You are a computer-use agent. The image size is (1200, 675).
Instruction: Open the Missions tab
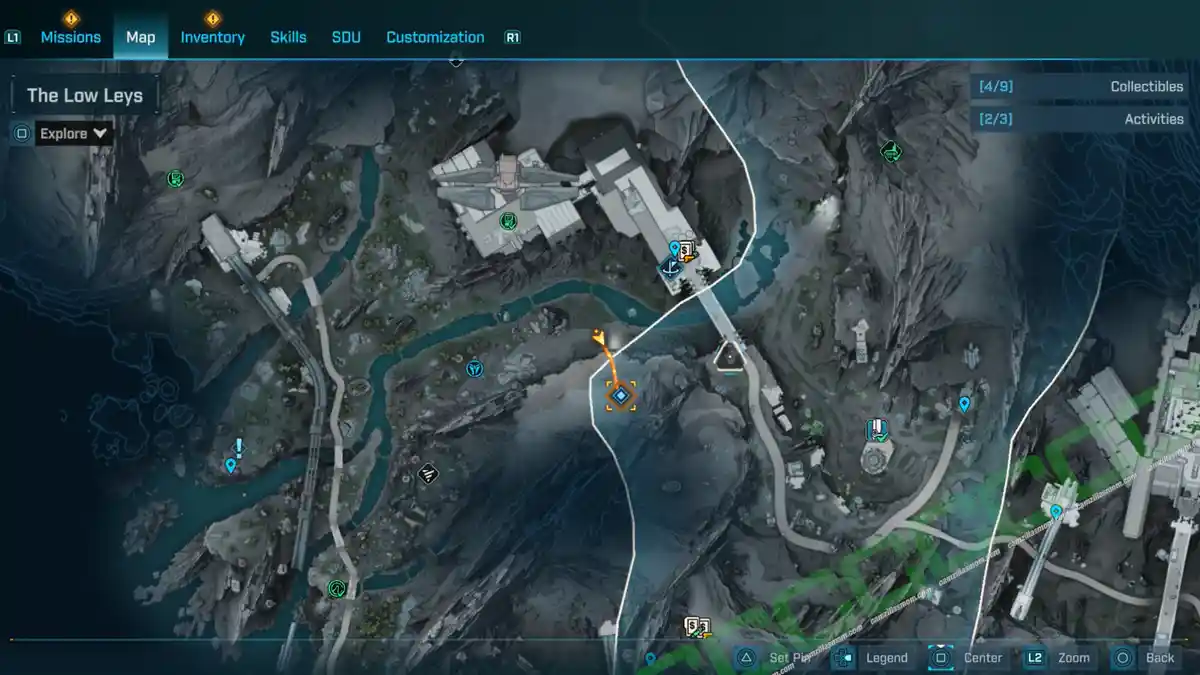70,37
